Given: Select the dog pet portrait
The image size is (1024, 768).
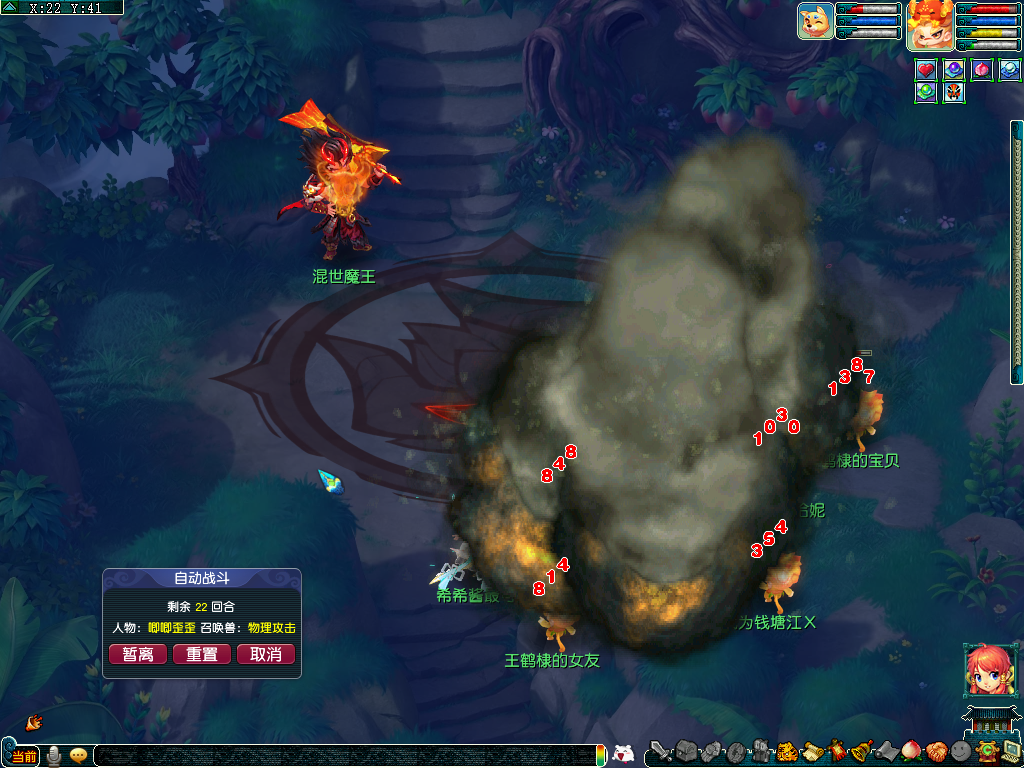Looking at the screenshot, I should point(816,21).
